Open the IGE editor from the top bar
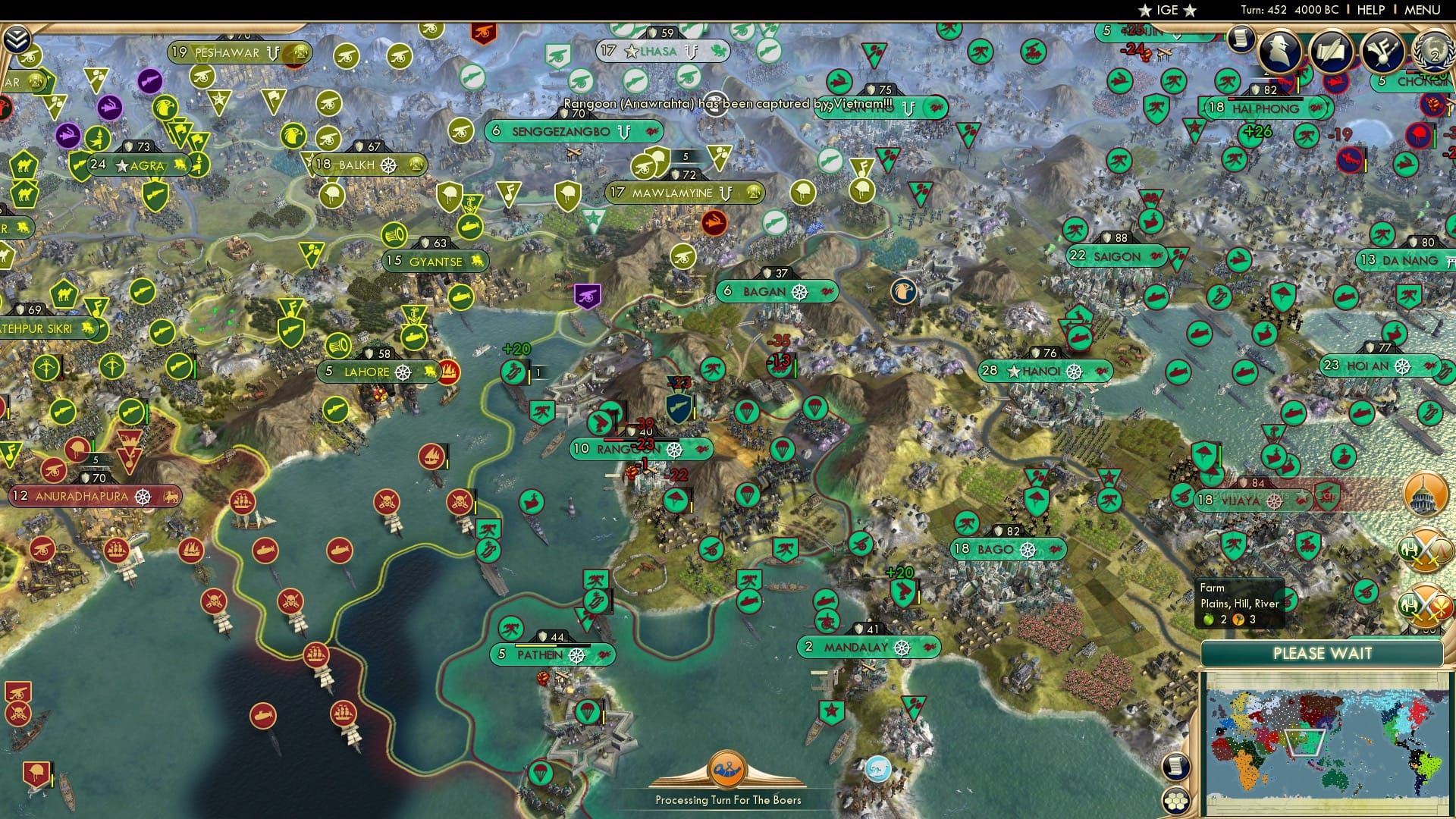This screenshot has width=1456, height=819. (1168, 11)
